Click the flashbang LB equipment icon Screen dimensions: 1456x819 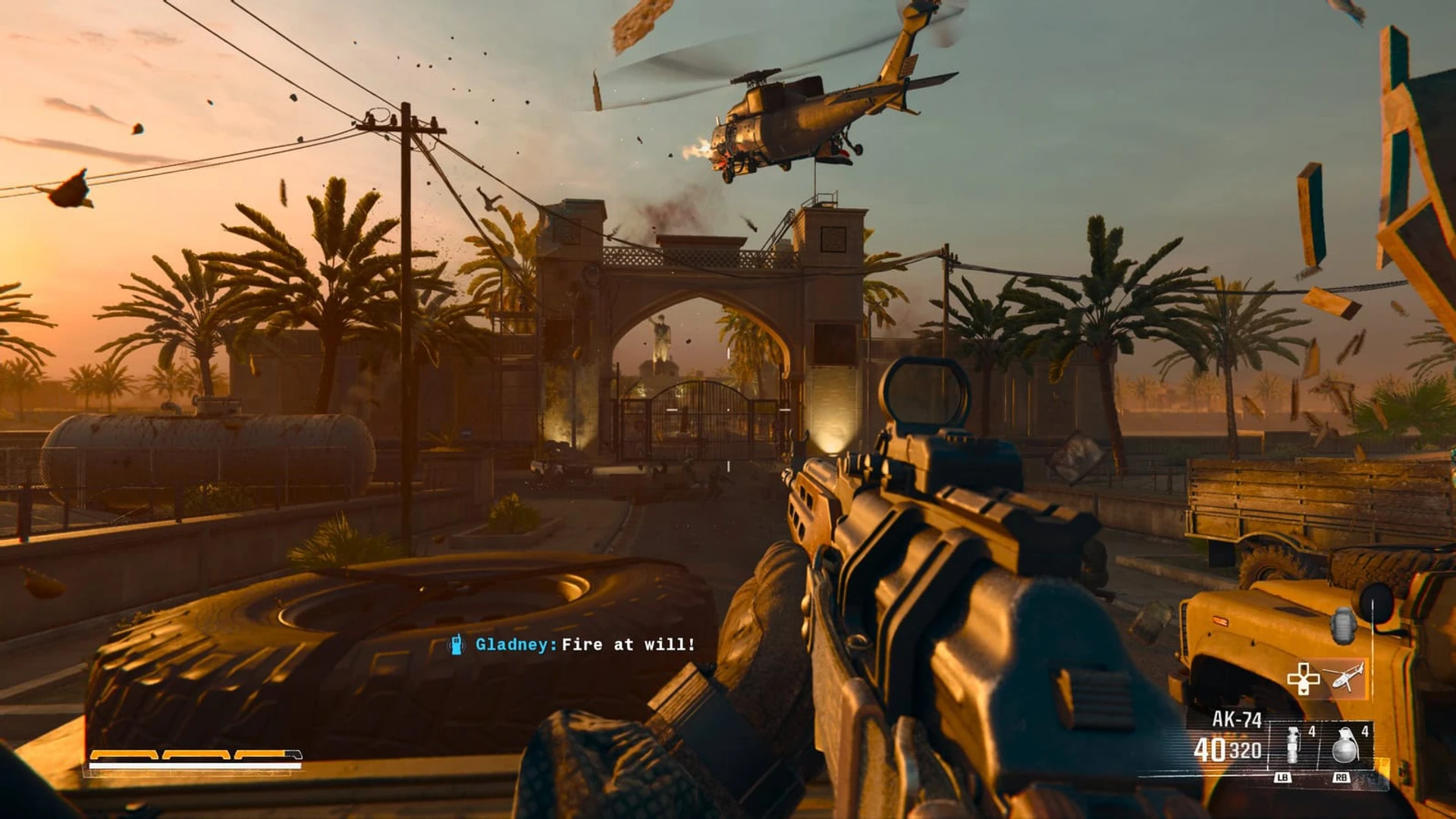1292,745
